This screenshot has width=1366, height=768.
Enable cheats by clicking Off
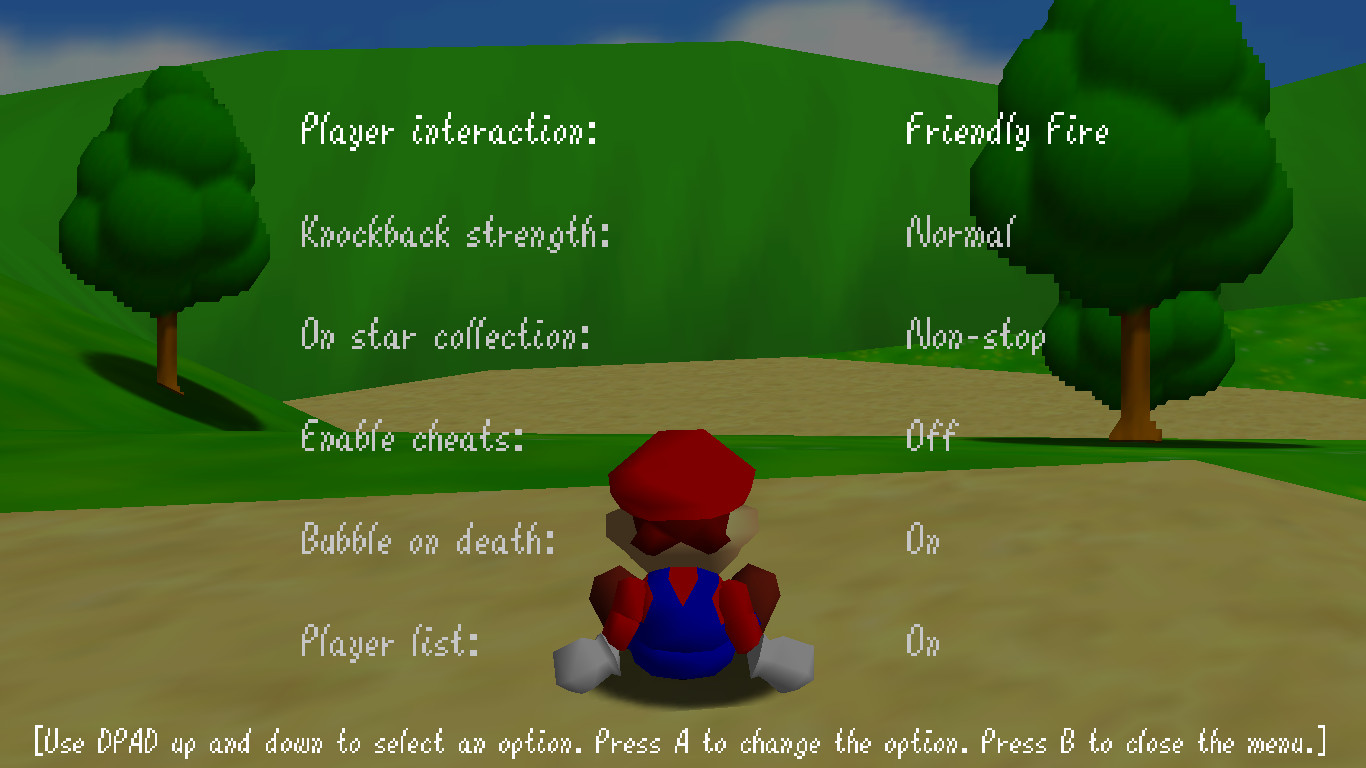(x=929, y=438)
